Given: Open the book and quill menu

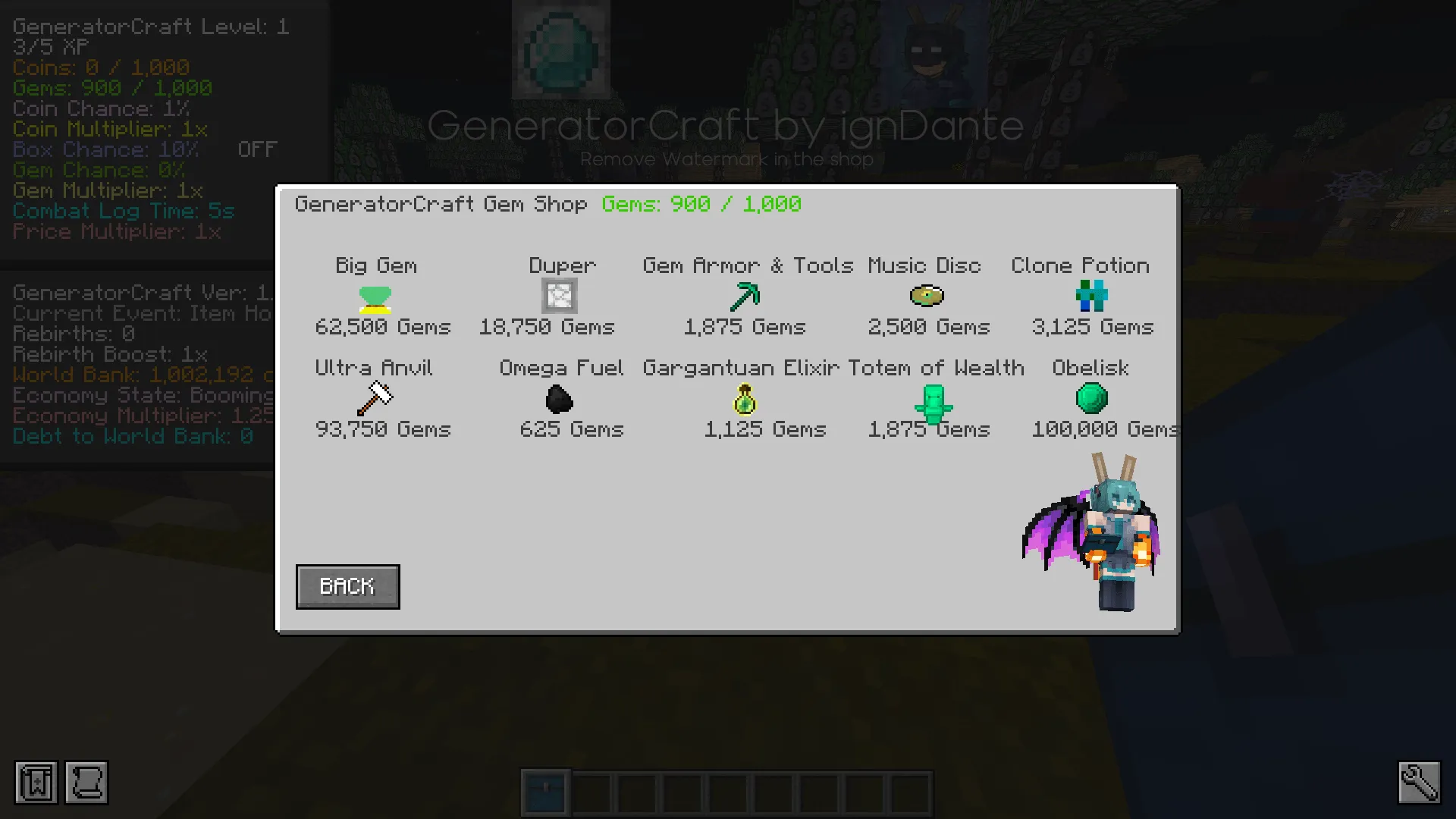Looking at the screenshot, I should 35,783.
